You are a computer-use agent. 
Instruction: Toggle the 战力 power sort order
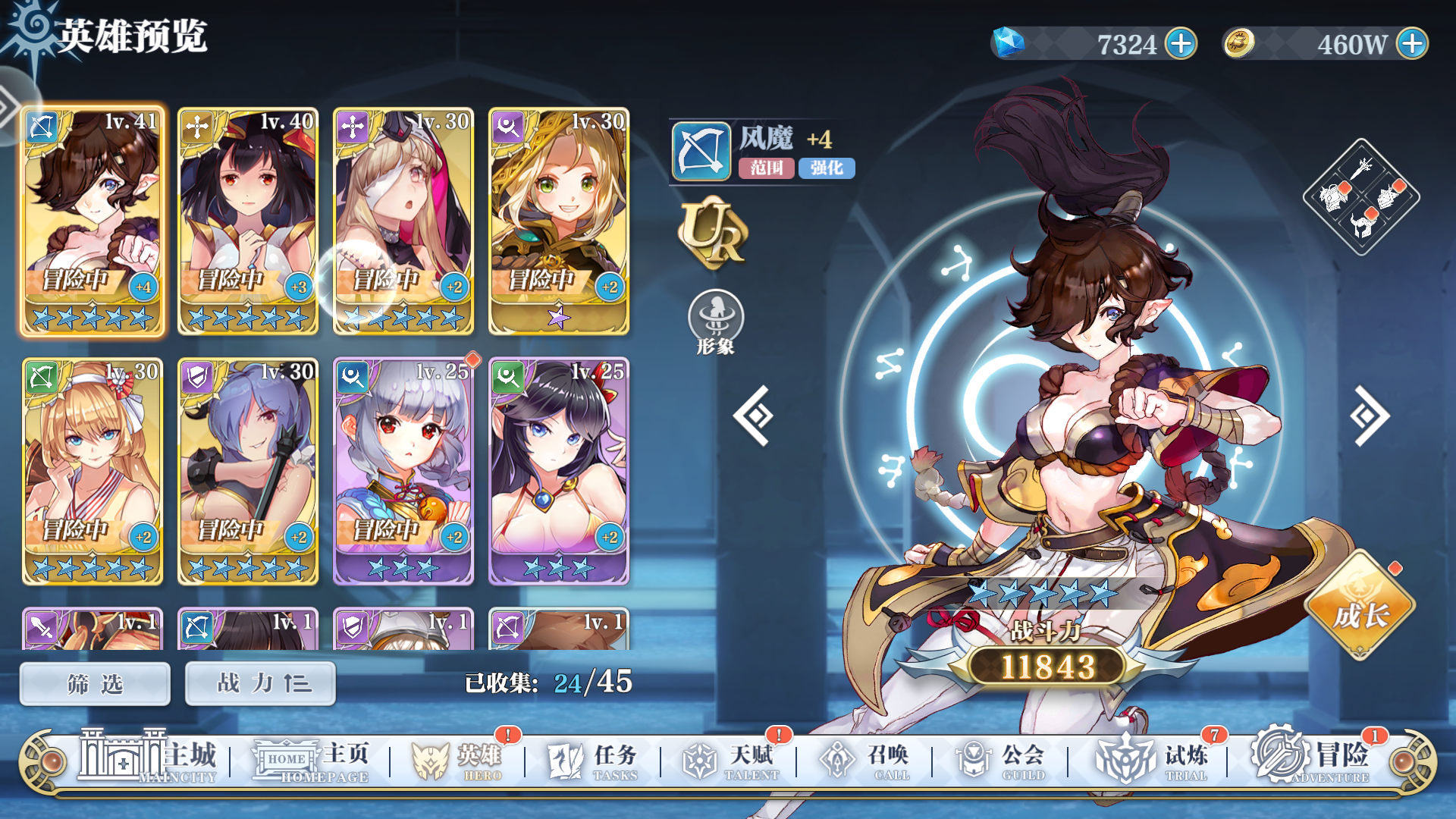point(259,682)
